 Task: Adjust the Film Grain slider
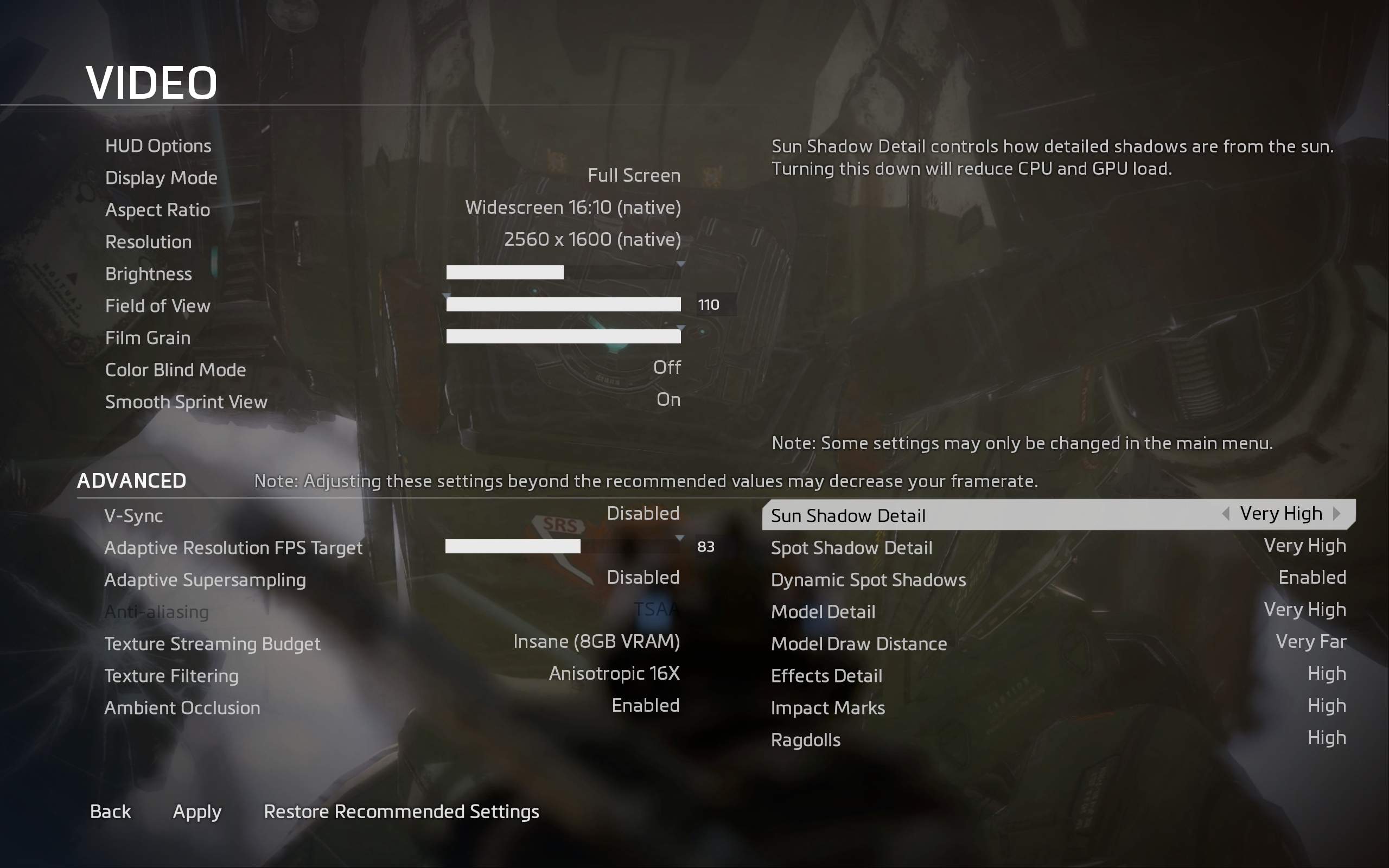pos(563,336)
